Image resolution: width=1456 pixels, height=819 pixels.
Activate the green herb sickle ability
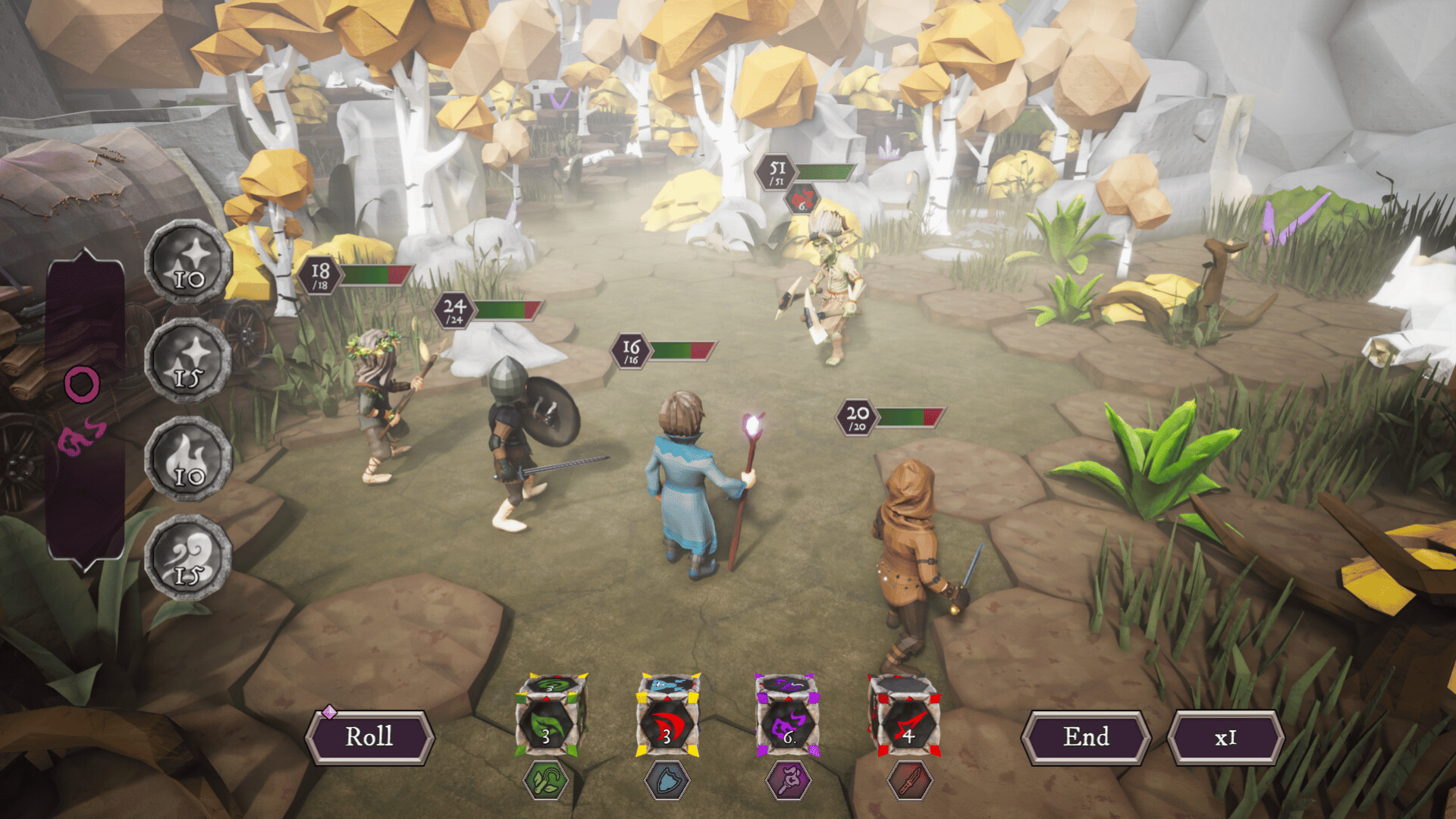coord(546,780)
